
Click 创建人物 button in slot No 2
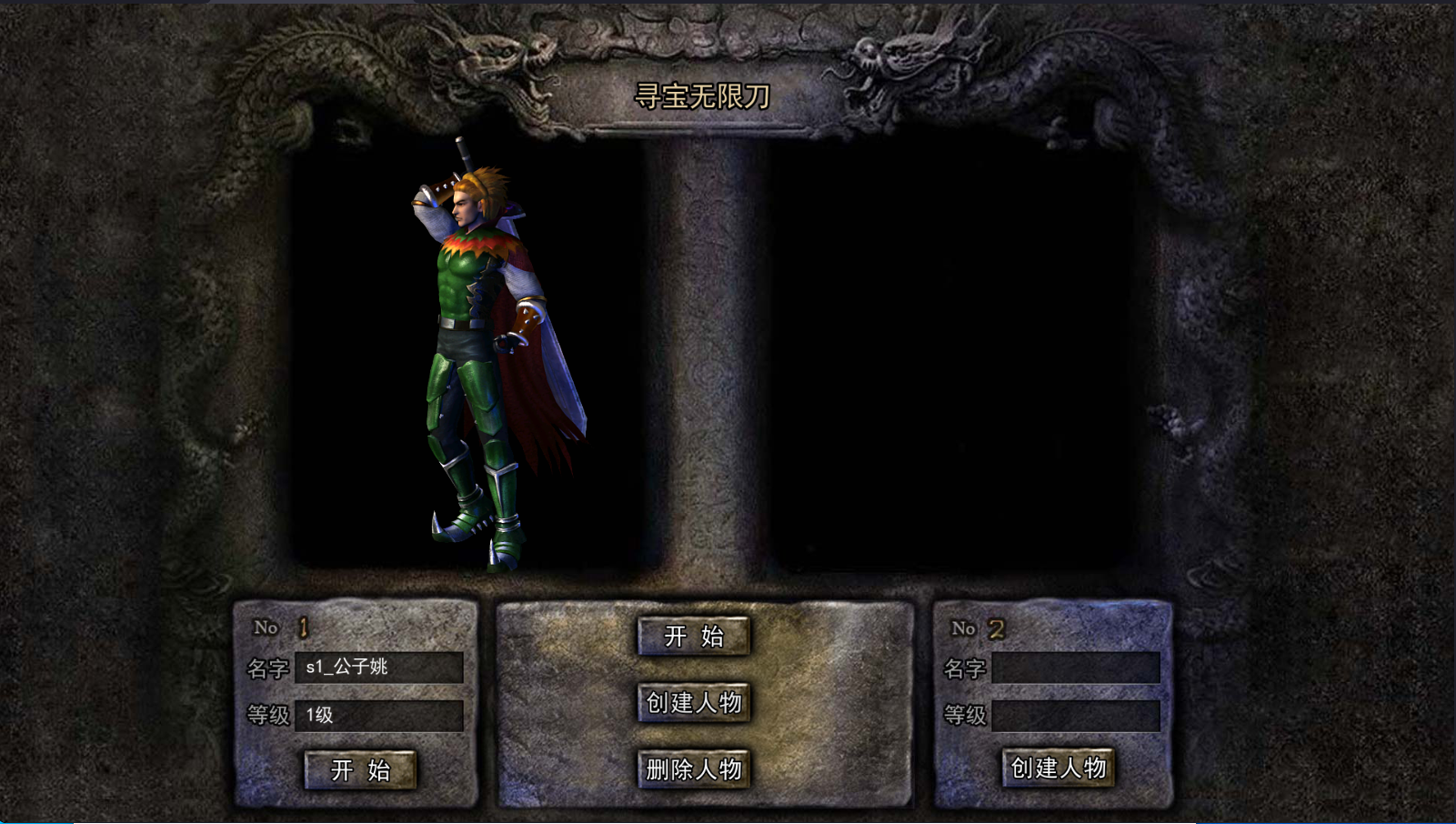(1059, 769)
